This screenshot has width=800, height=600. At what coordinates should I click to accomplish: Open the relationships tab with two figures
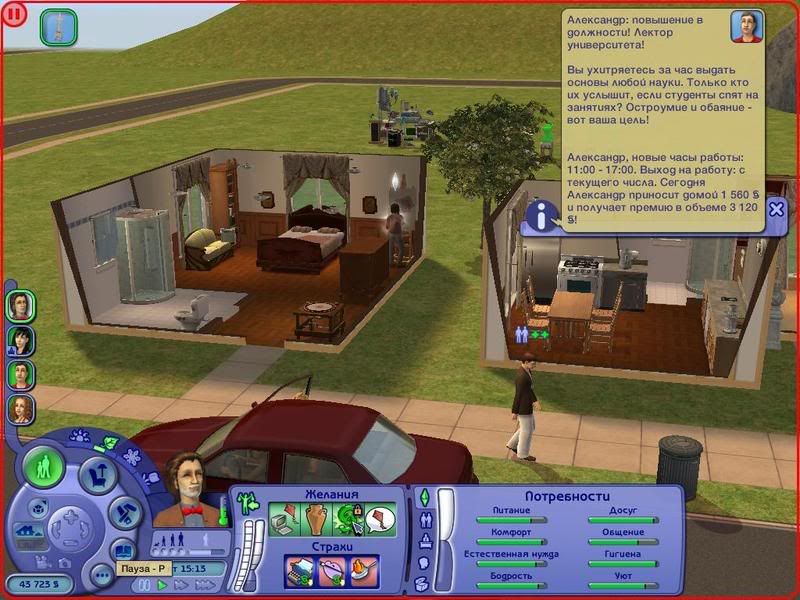pyautogui.click(x=424, y=520)
